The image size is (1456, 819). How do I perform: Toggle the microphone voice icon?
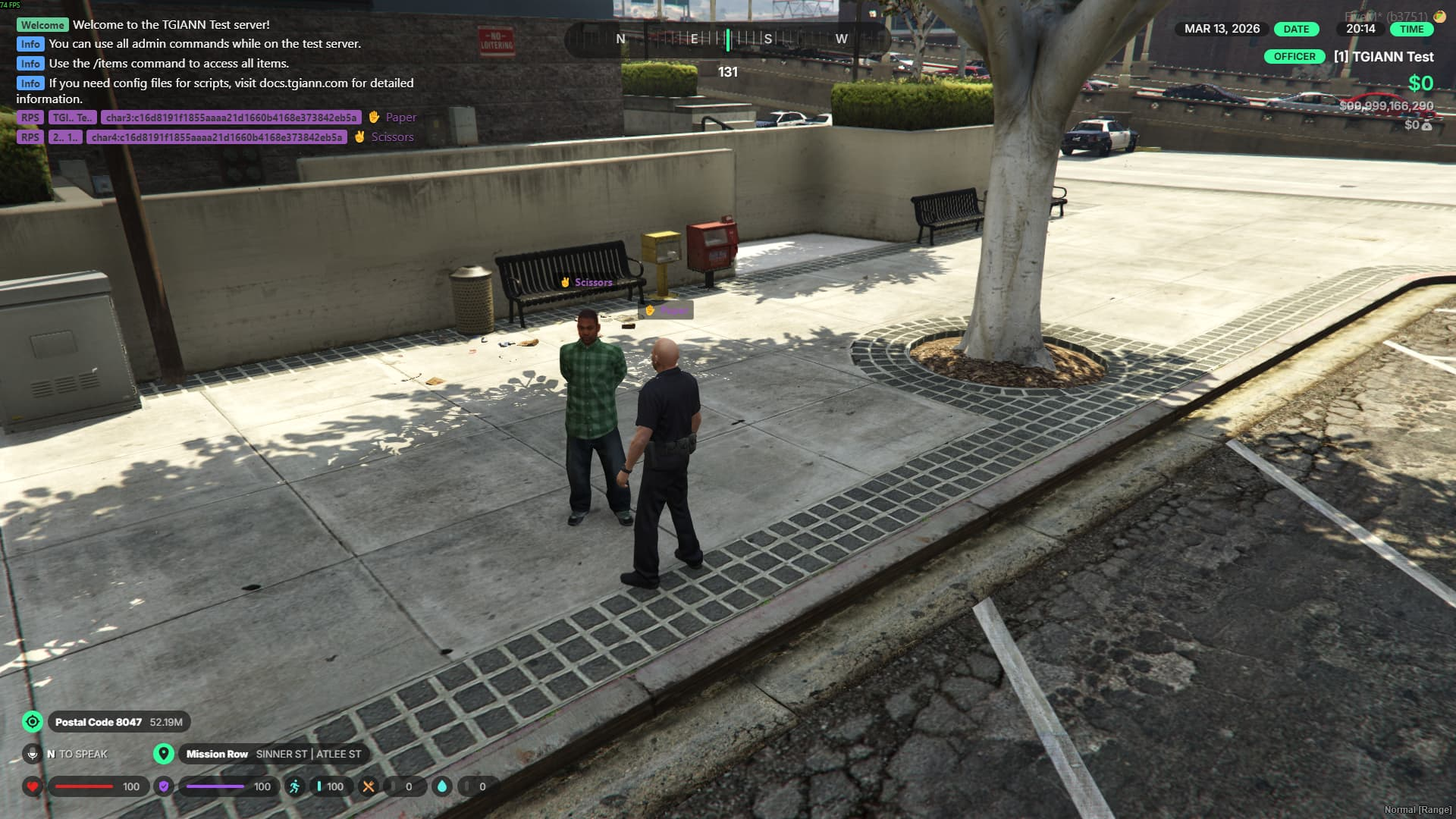32,754
